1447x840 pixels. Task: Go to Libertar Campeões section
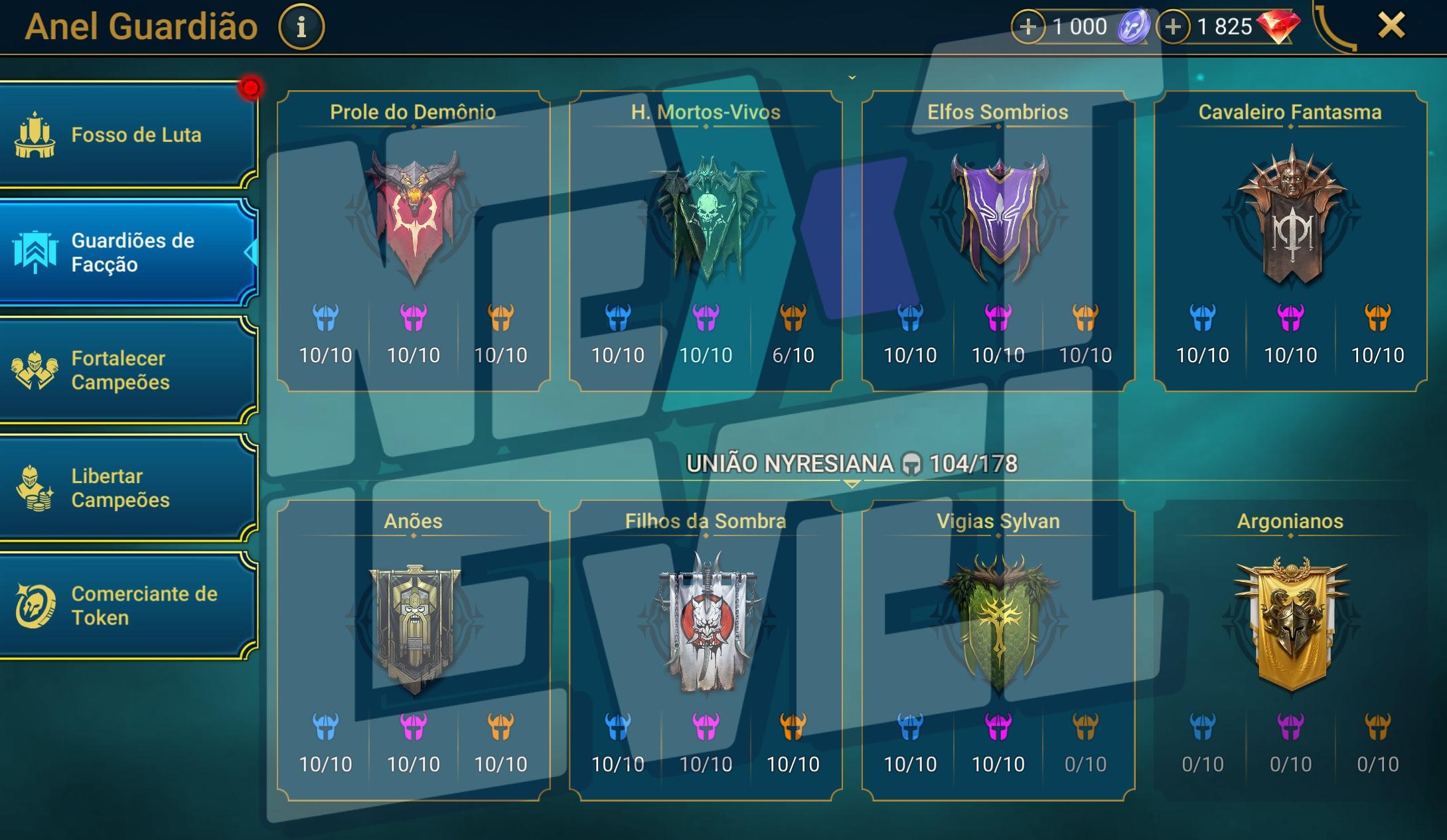(126, 488)
